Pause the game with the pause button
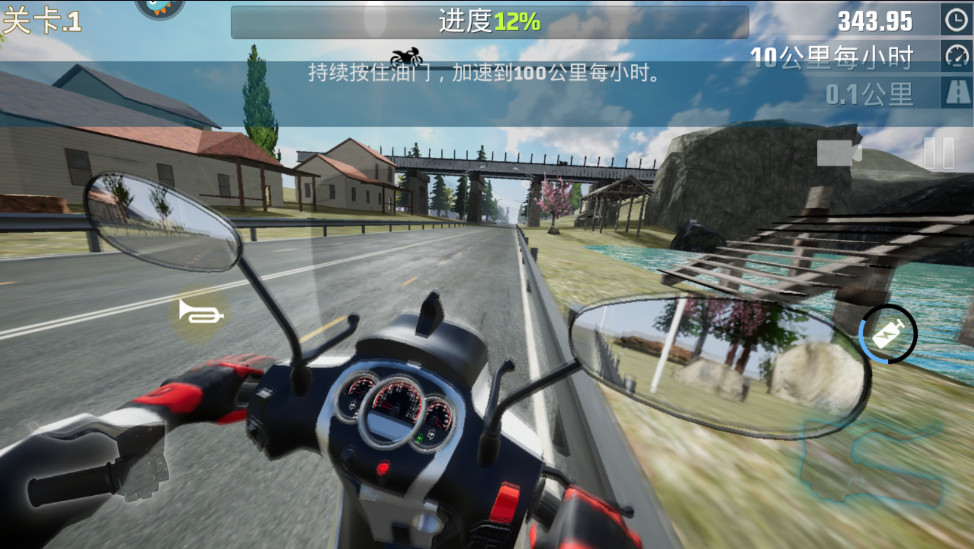 (938, 153)
